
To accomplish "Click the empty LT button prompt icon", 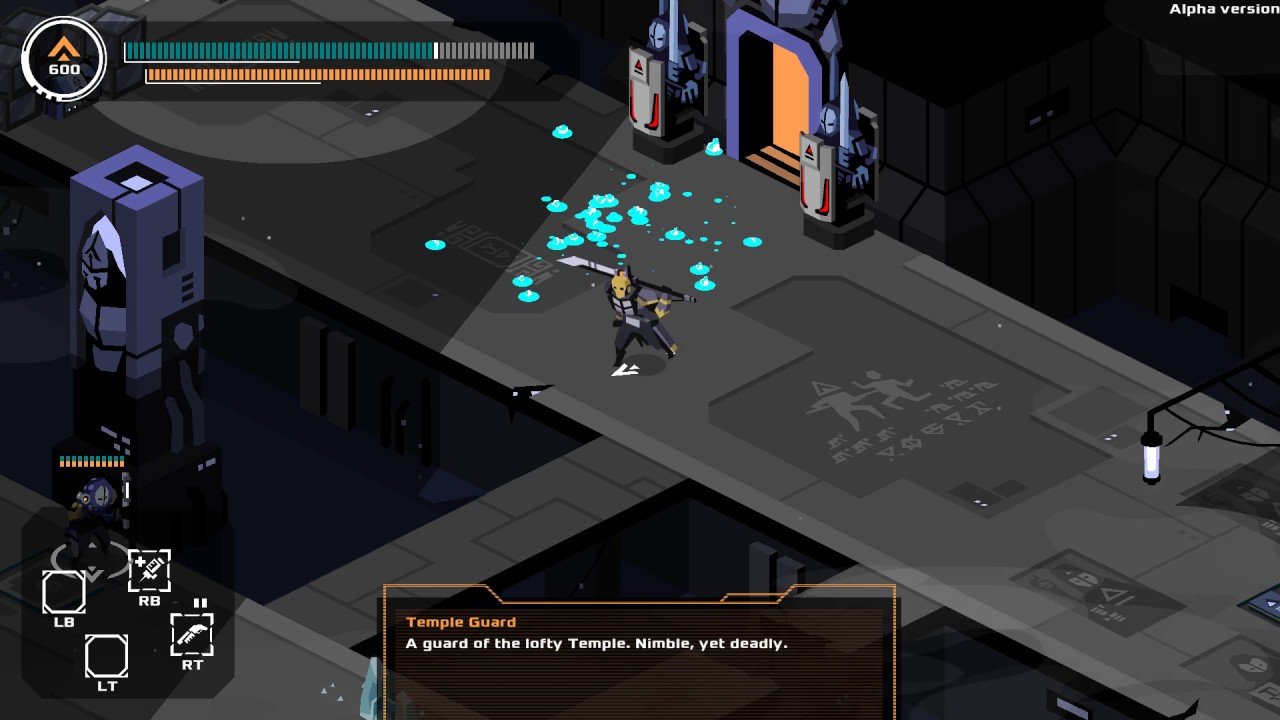I will click(108, 654).
